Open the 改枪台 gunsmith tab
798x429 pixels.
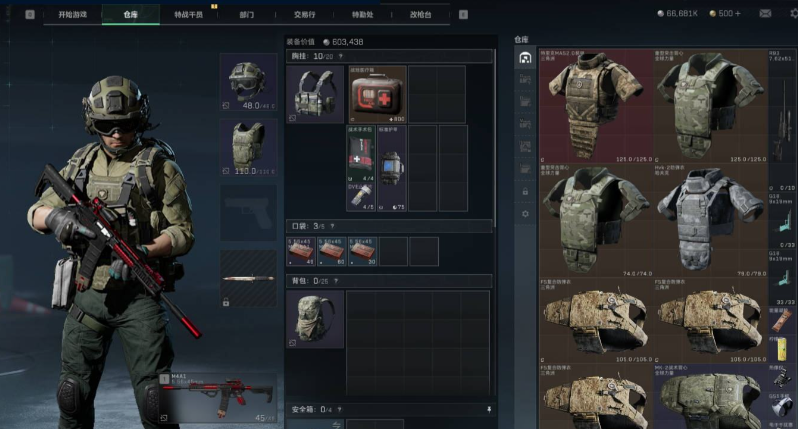[x=421, y=15]
